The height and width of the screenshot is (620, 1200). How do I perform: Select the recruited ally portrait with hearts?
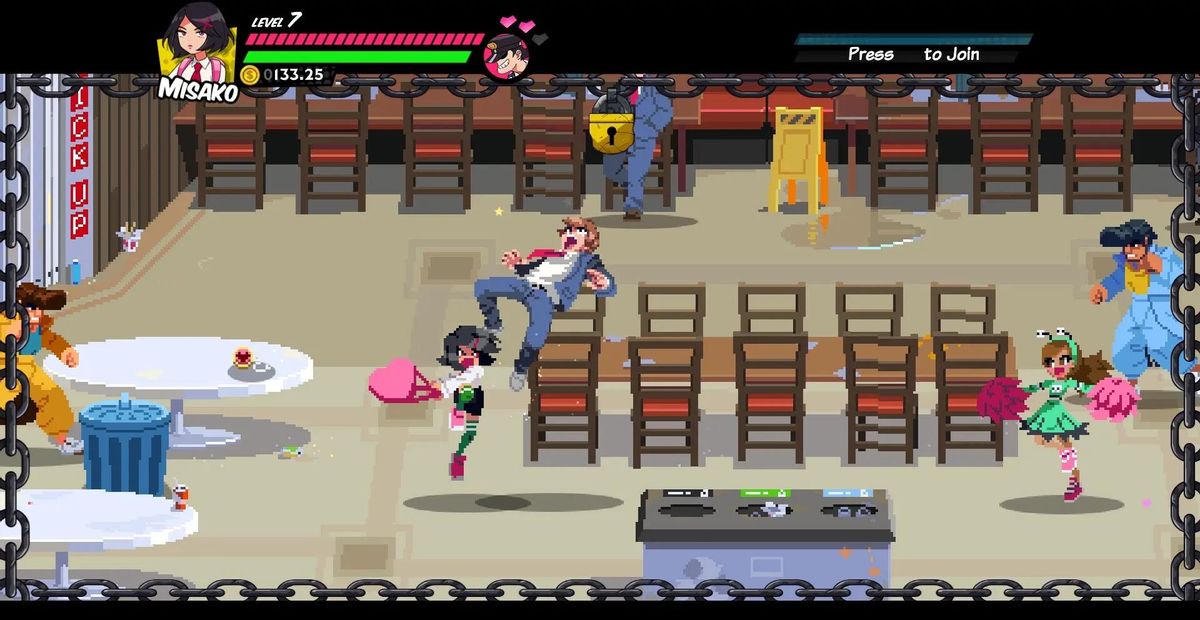507,54
